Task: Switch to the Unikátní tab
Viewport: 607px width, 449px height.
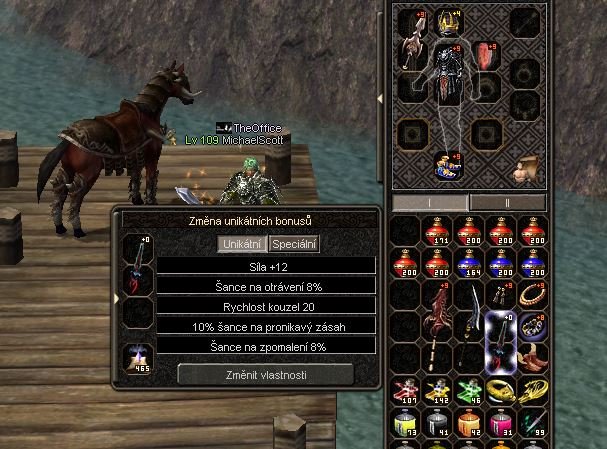Action: pyautogui.click(x=242, y=244)
